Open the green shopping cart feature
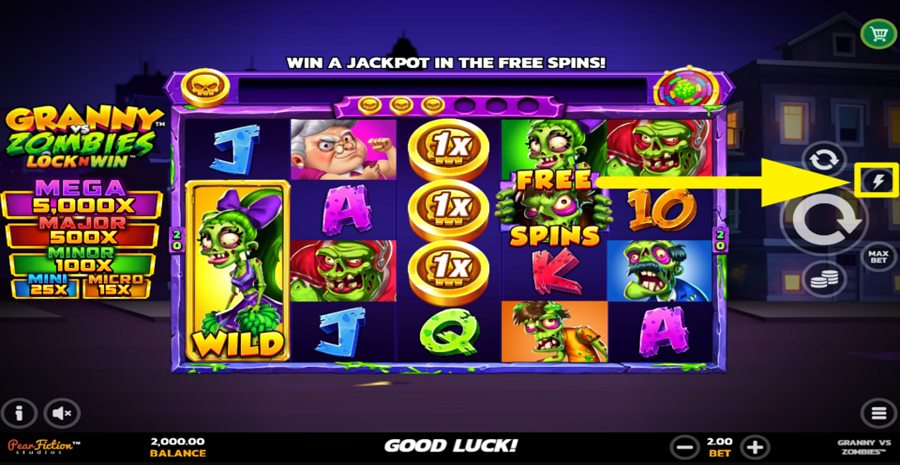This screenshot has width=900, height=465. coord(878,34)
